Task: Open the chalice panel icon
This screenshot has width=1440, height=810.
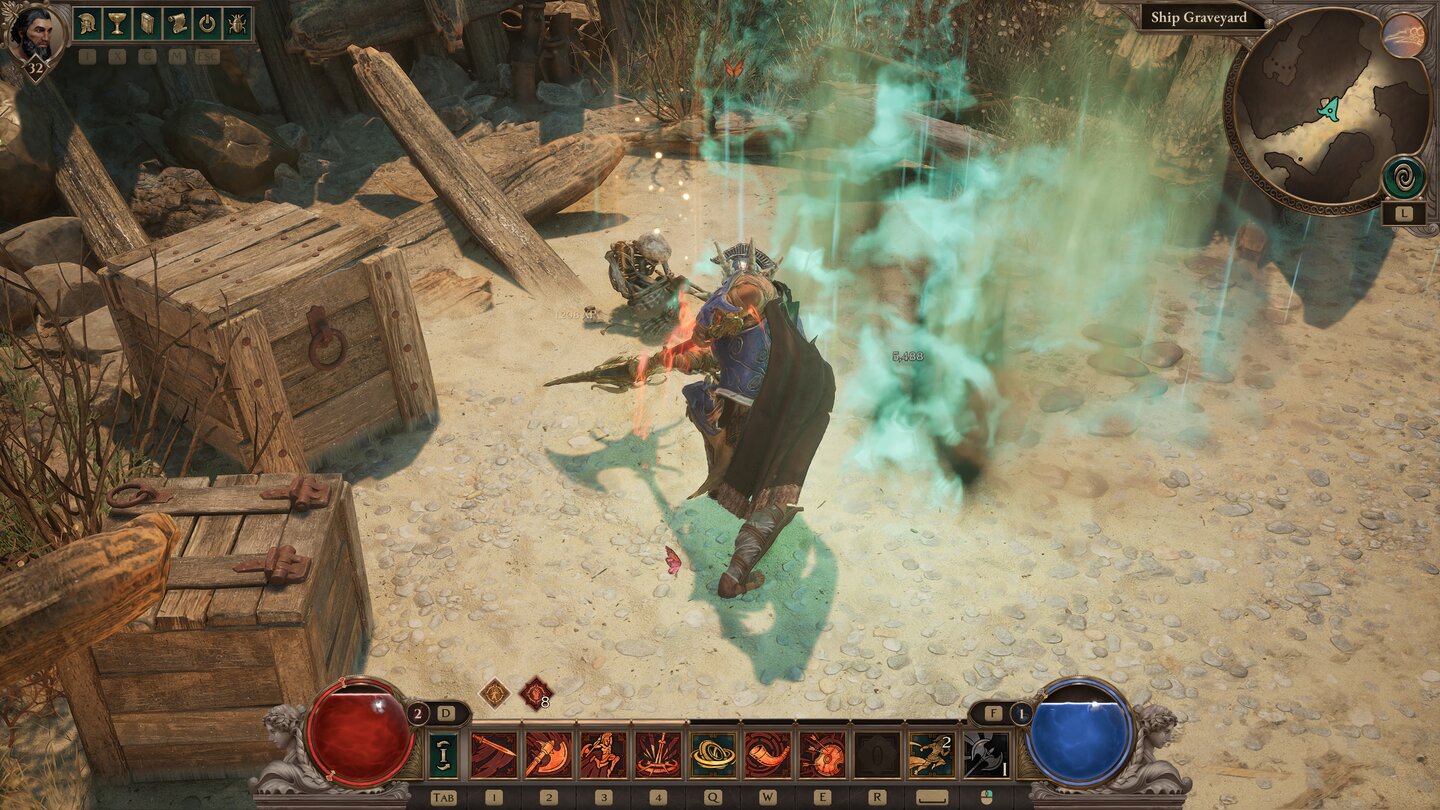Action: [x=117, y=23]
